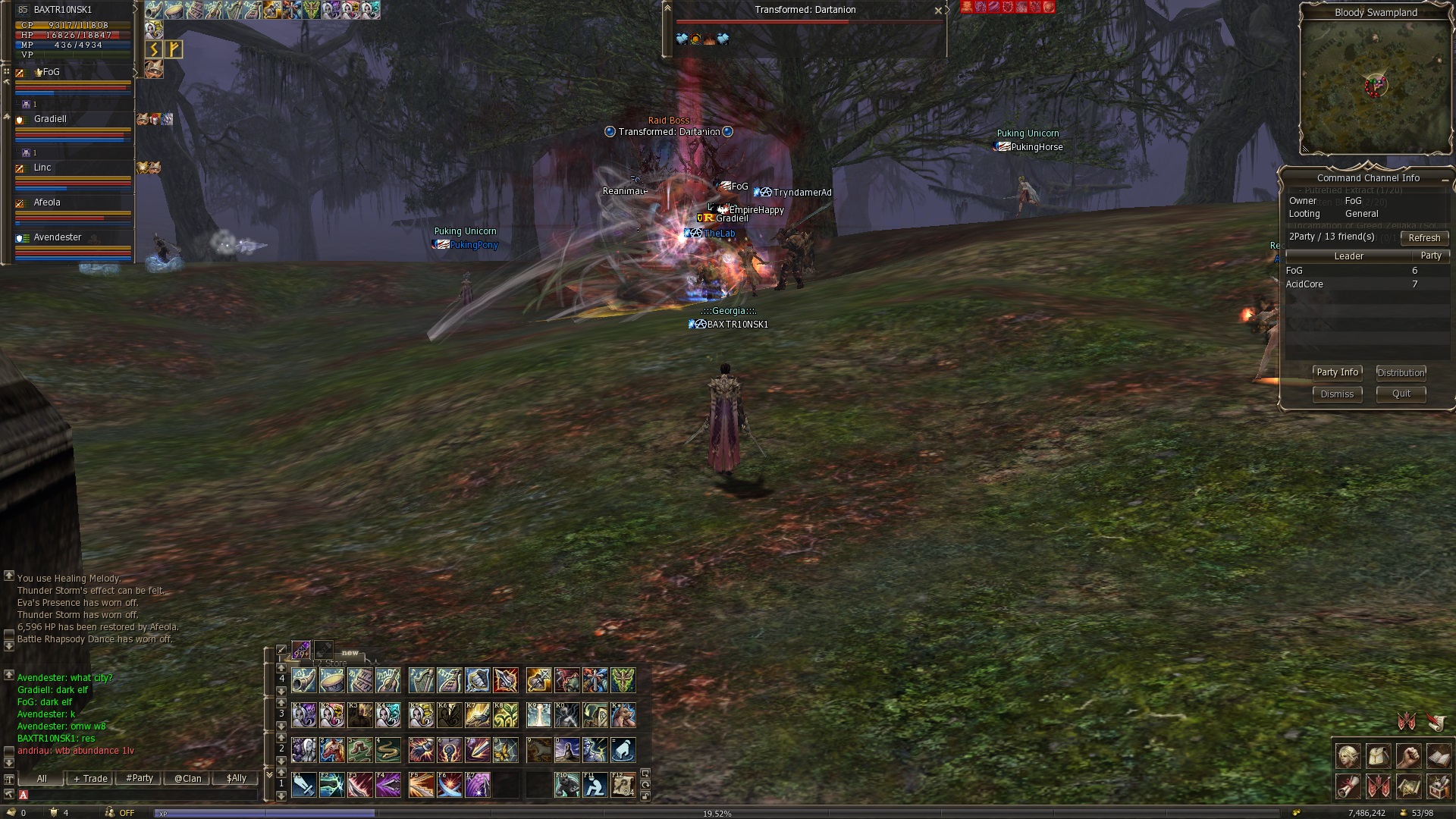Open Party Info in command channel window

pos(1337,372)
